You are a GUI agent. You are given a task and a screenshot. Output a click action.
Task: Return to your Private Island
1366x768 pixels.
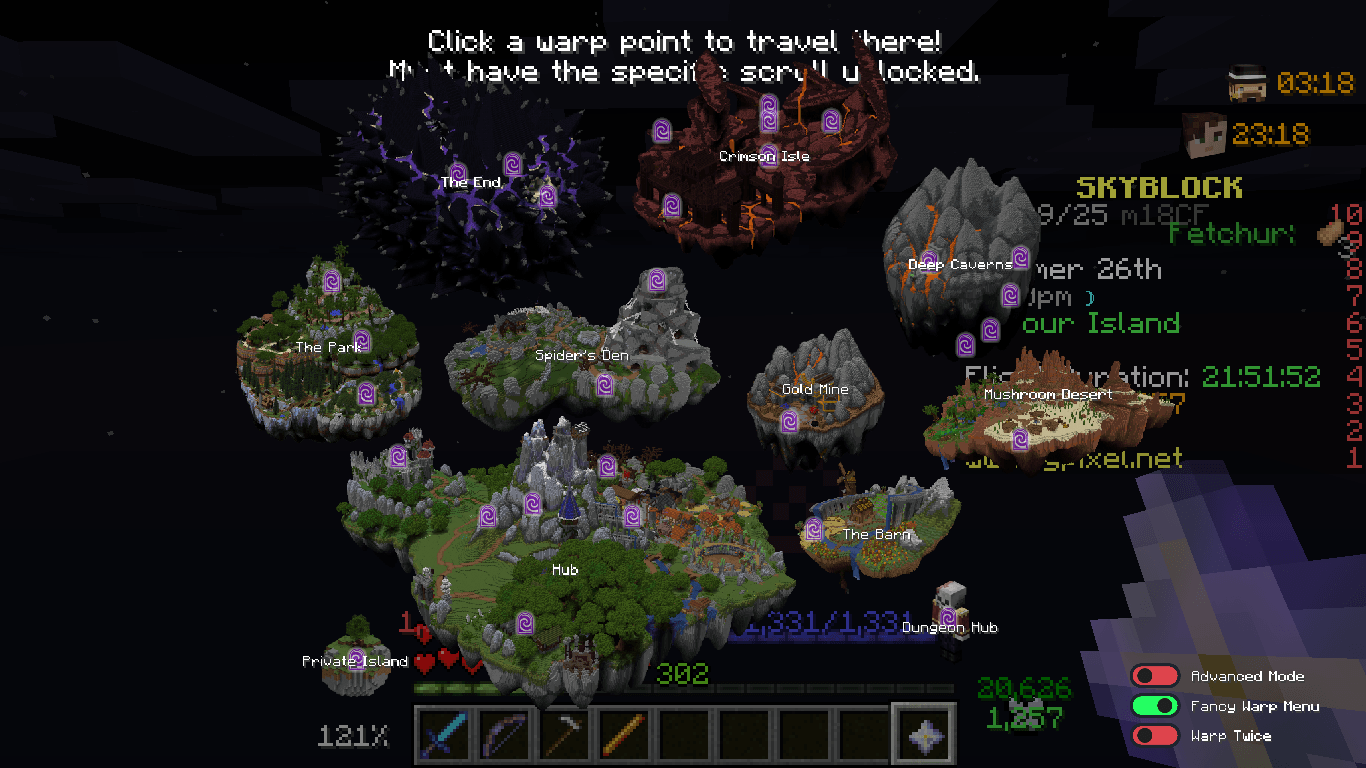click(355, 661)
